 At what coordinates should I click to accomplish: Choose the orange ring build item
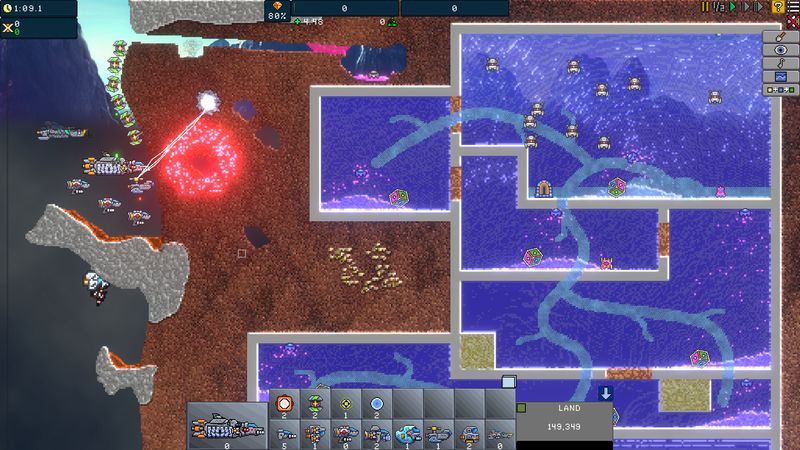[x=283, y=402]
